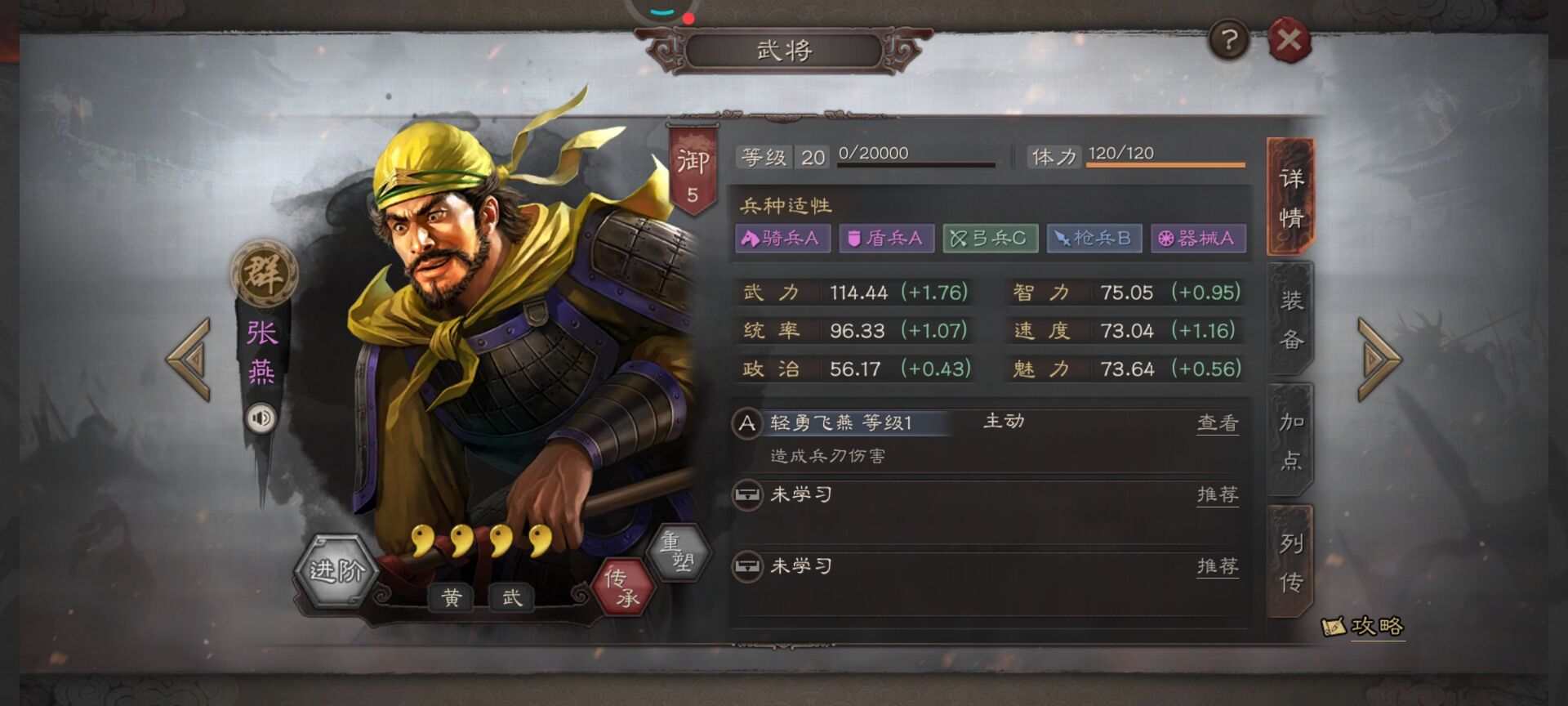The width and height of the screenshot is (1568, 706).
Task: Select the 枪兵B spear troop badge
Action: click(x=1094, y=239)
